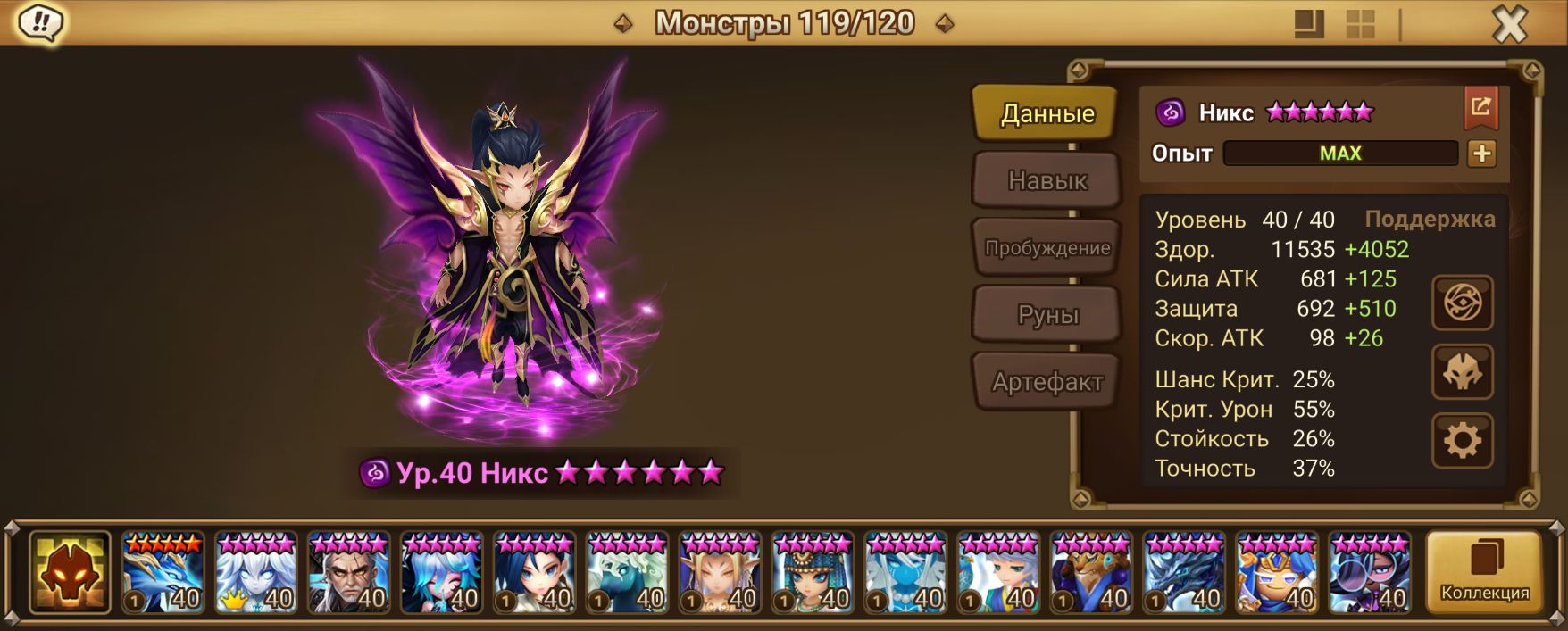Open the Руны tab

(1047, 314)
